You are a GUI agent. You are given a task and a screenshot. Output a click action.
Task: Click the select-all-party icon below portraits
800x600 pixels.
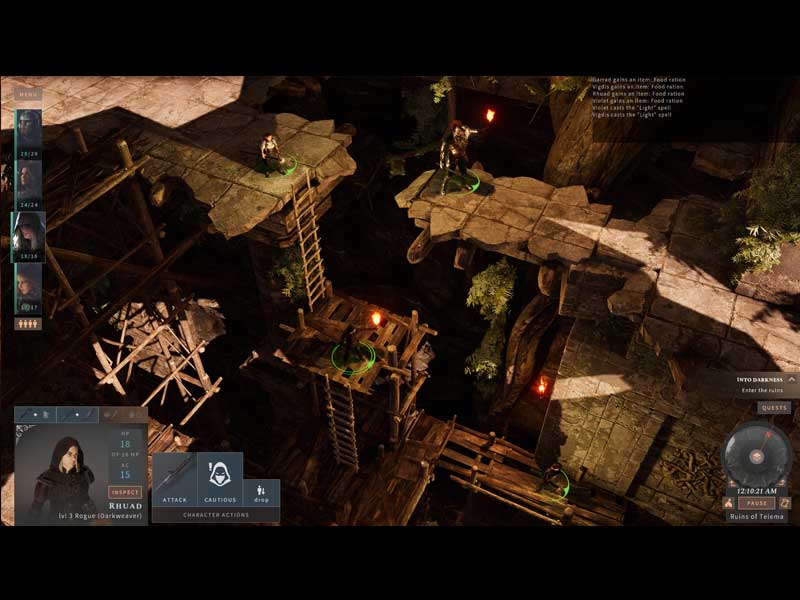28,324
